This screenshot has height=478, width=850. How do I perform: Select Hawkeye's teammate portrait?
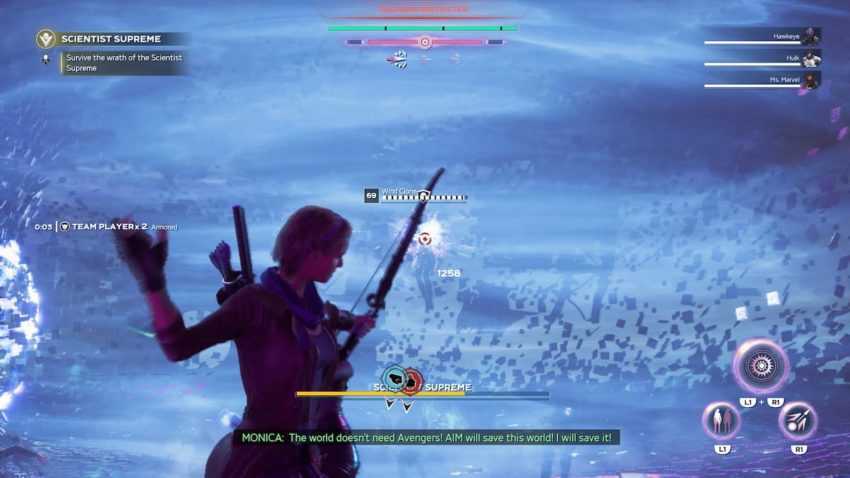click(810, 36)
